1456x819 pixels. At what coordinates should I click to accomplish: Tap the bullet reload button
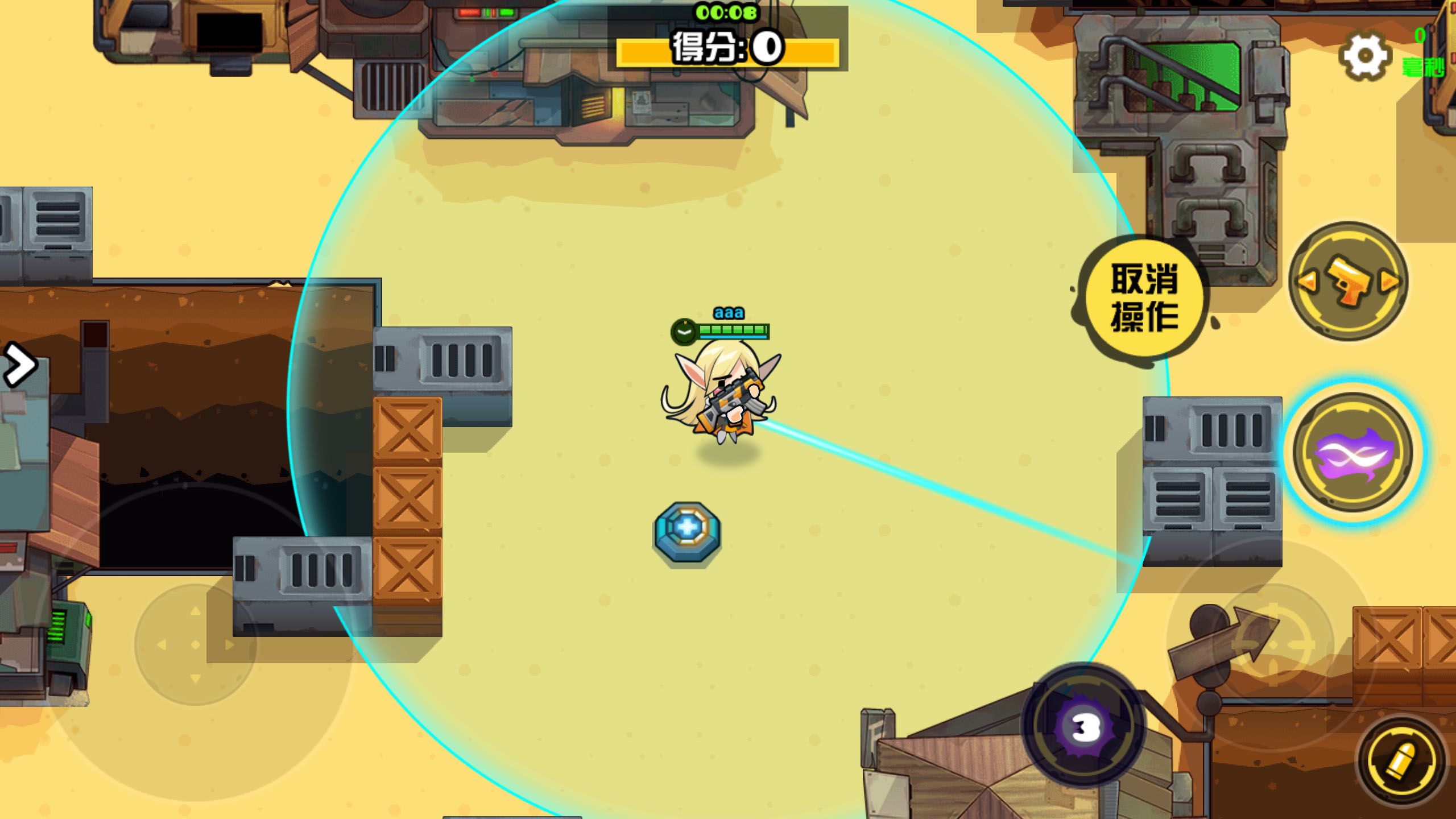pos(1401,759)
